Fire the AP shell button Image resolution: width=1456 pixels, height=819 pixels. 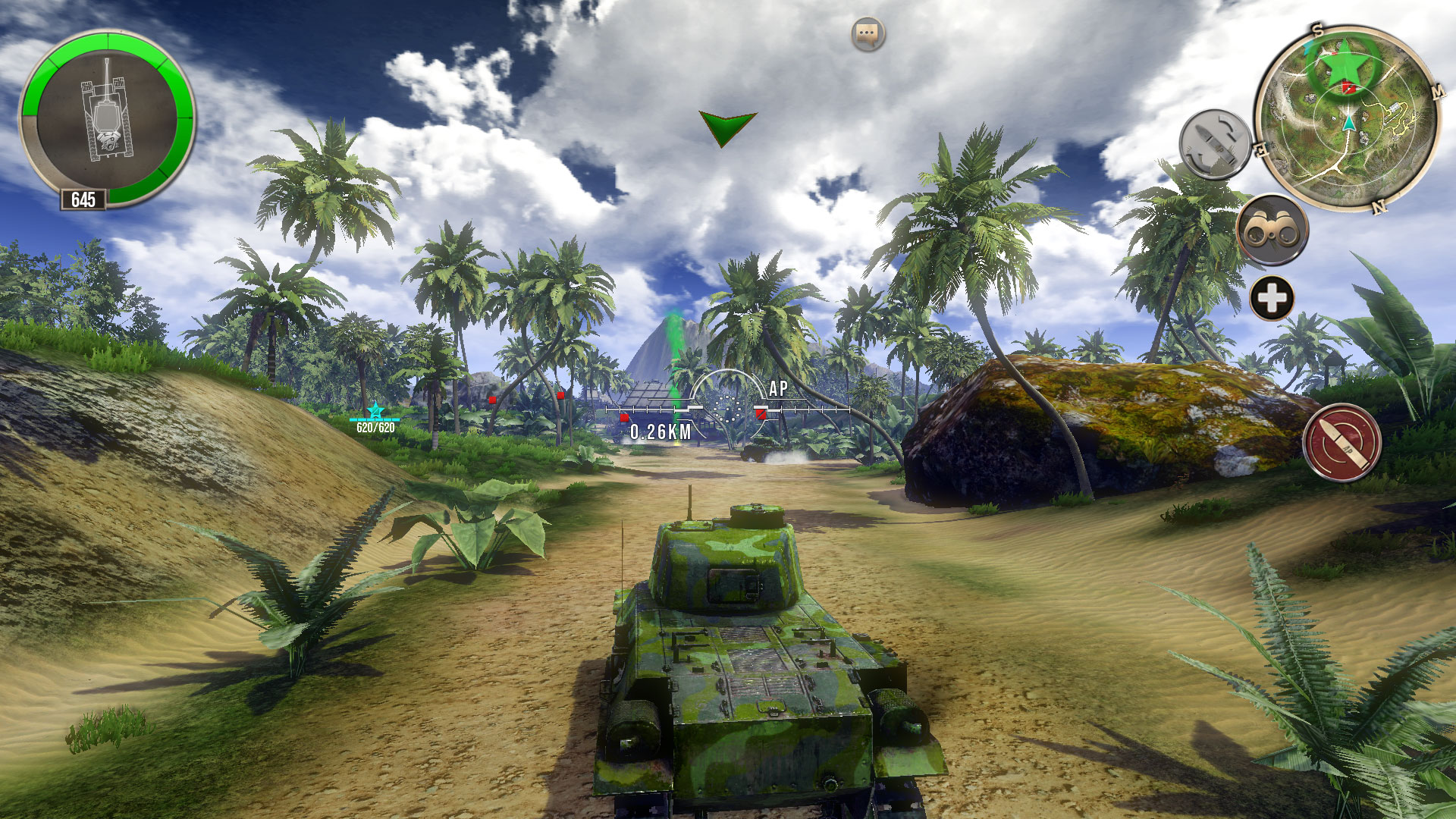click(1341, 443)
